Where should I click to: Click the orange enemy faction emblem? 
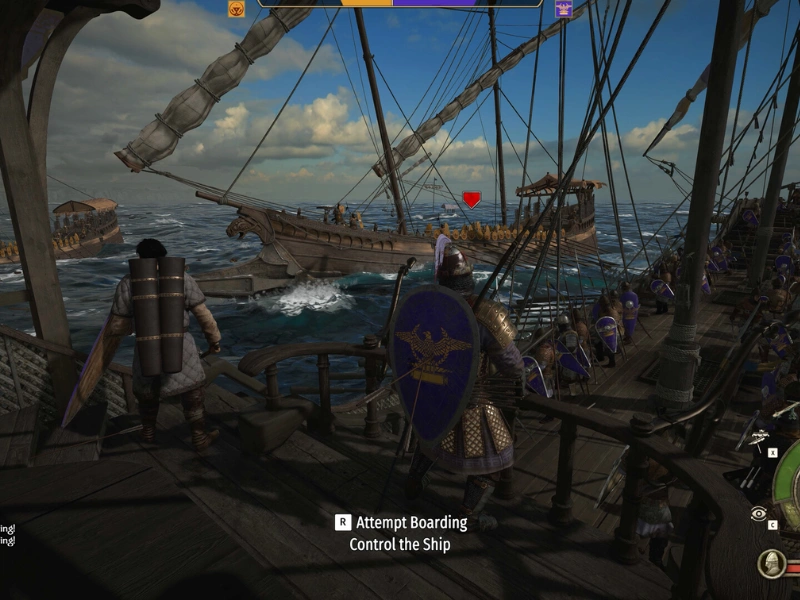pos(237,9)
